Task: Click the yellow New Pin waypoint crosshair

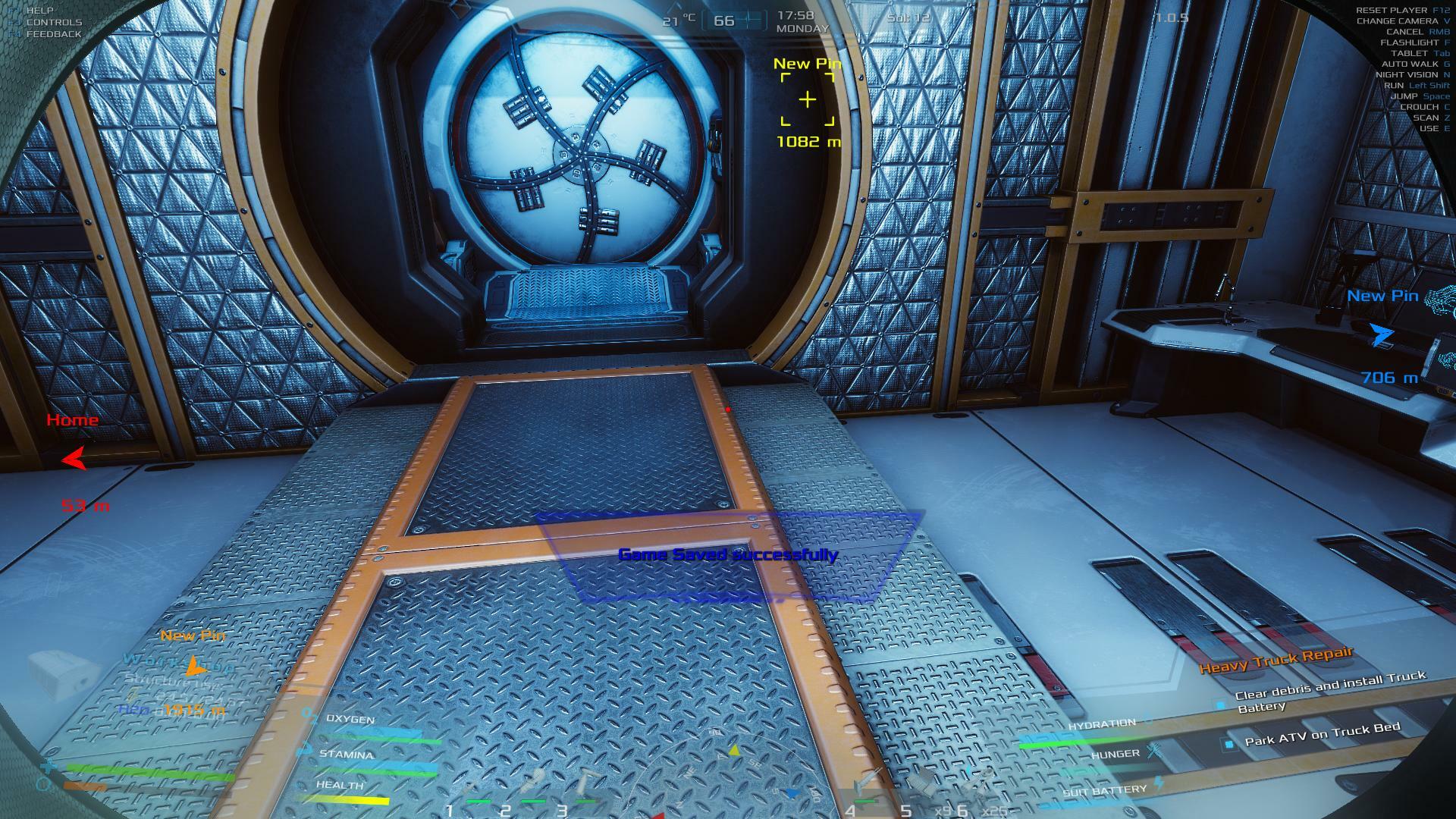Action: (808, 99)
